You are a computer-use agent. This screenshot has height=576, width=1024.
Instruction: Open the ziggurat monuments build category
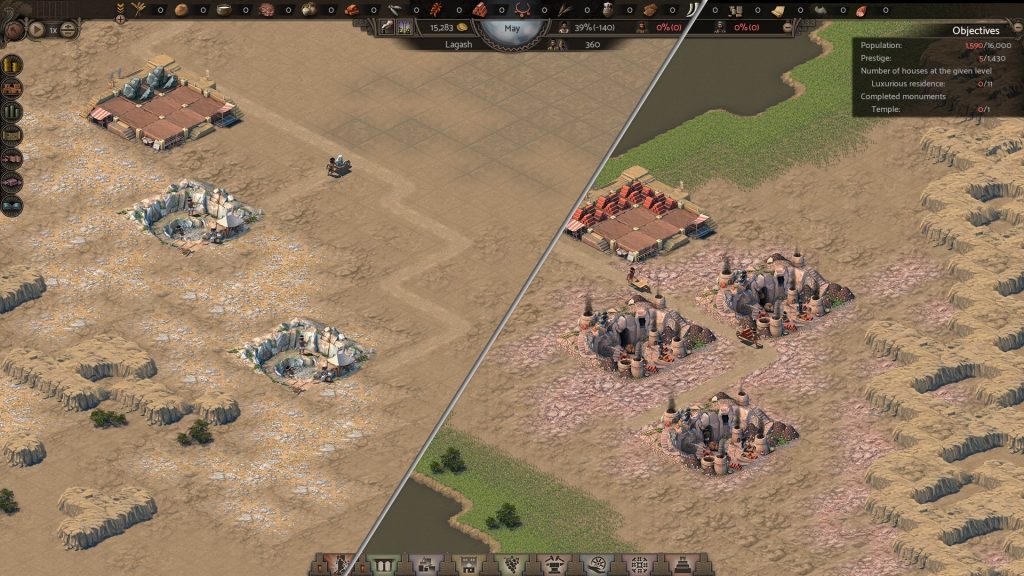685,565
